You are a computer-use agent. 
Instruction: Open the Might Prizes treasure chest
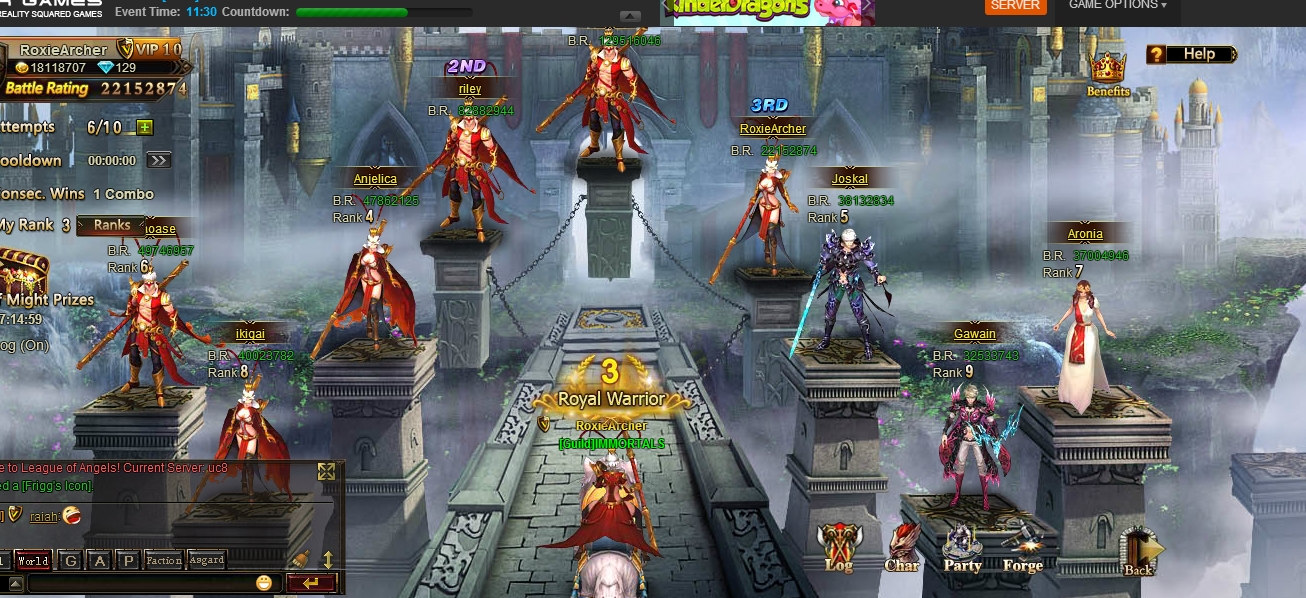pos(22,271)
